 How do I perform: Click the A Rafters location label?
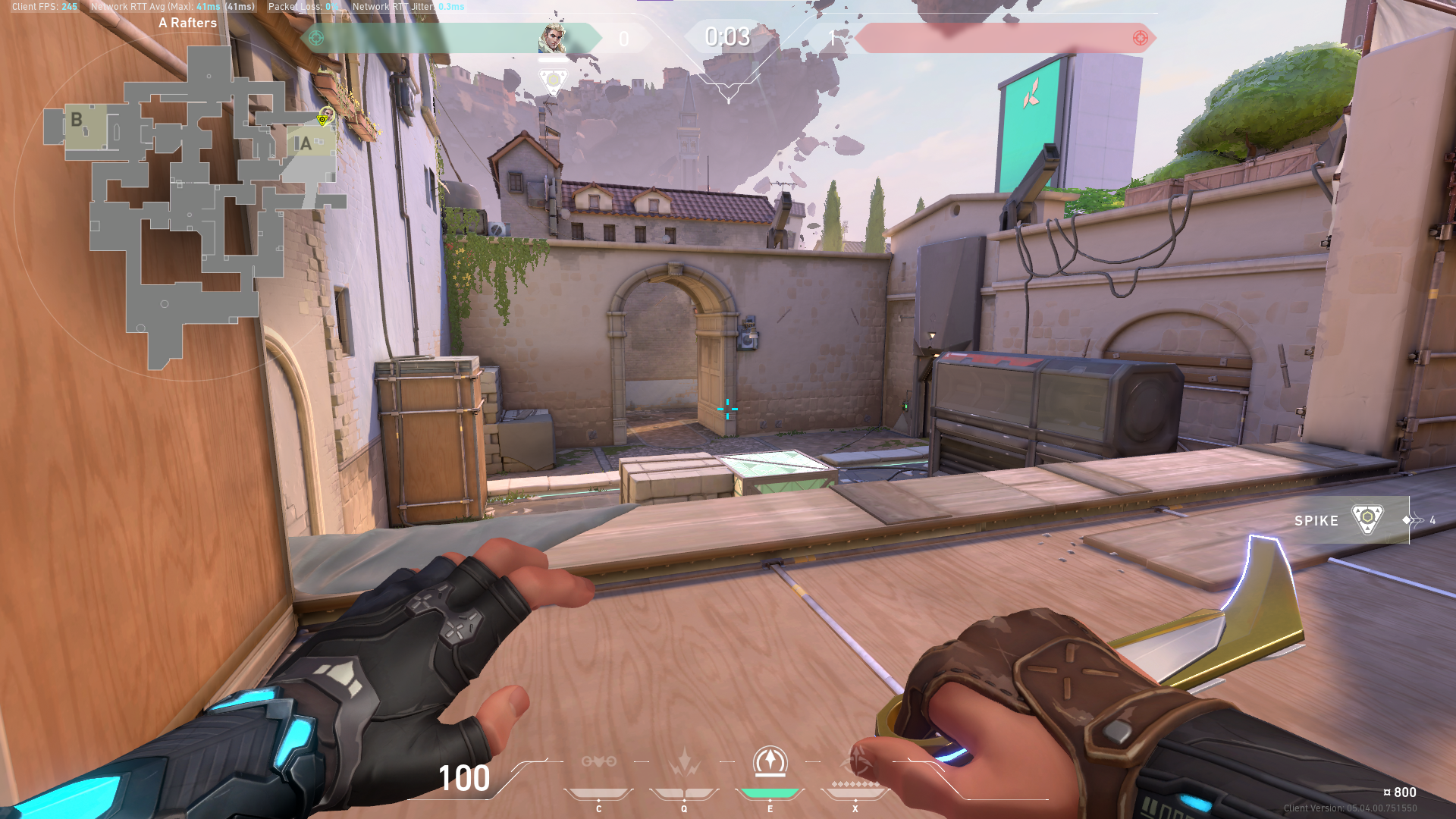(x=187, y=23)
